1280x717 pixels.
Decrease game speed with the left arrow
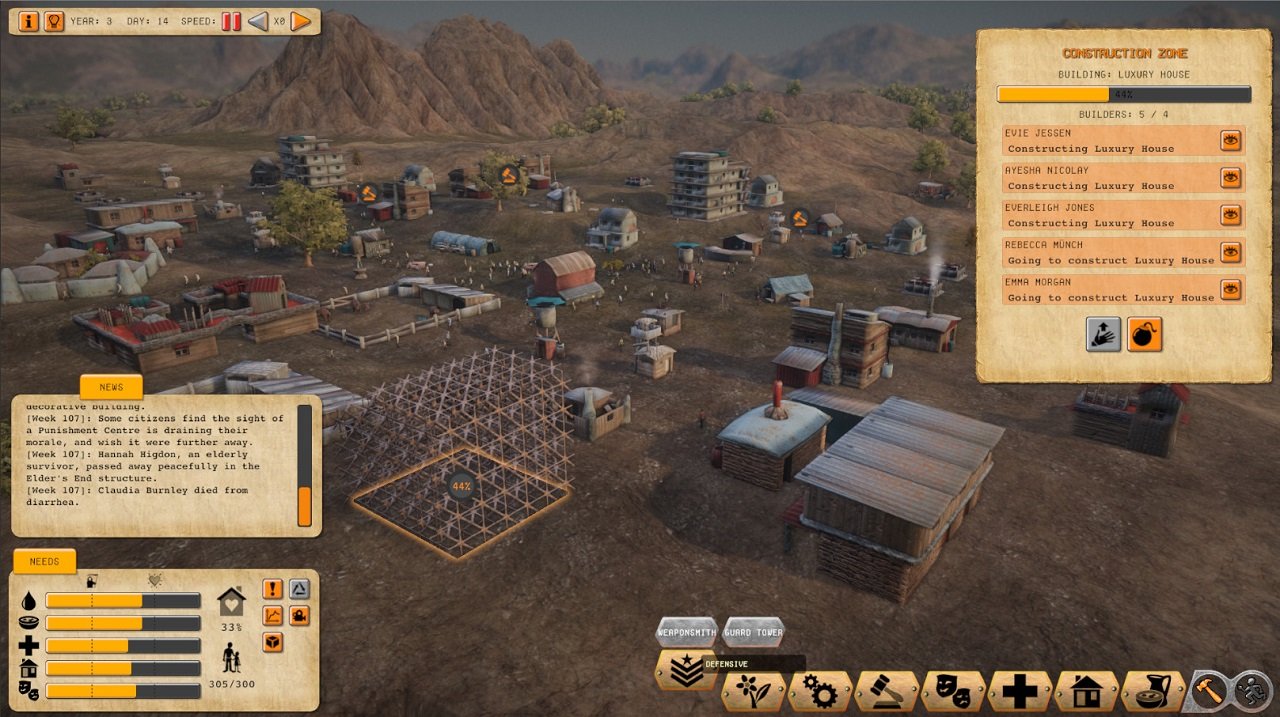tap(258, 21)
